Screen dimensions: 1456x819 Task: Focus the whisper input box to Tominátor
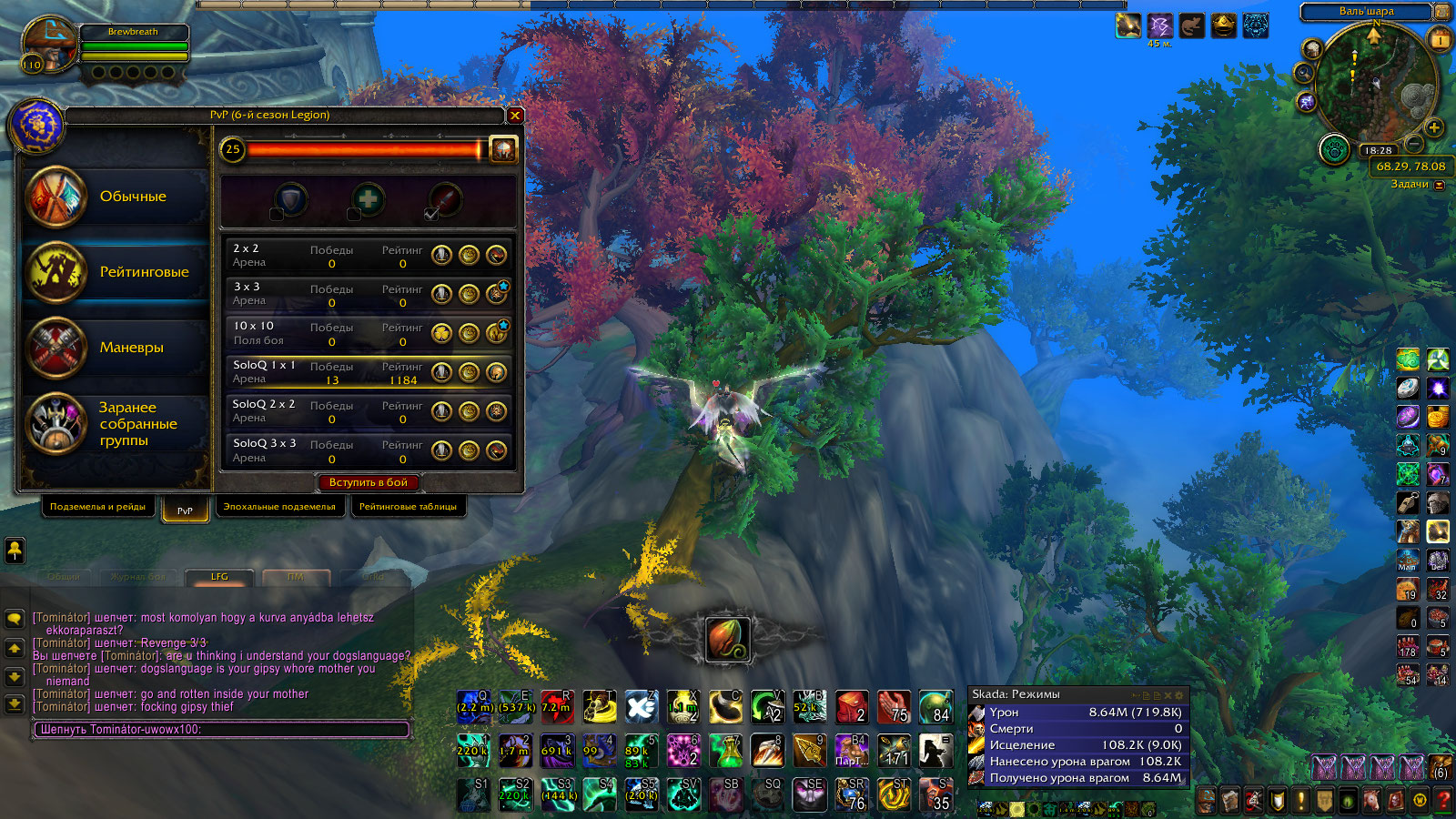point(221,730)
